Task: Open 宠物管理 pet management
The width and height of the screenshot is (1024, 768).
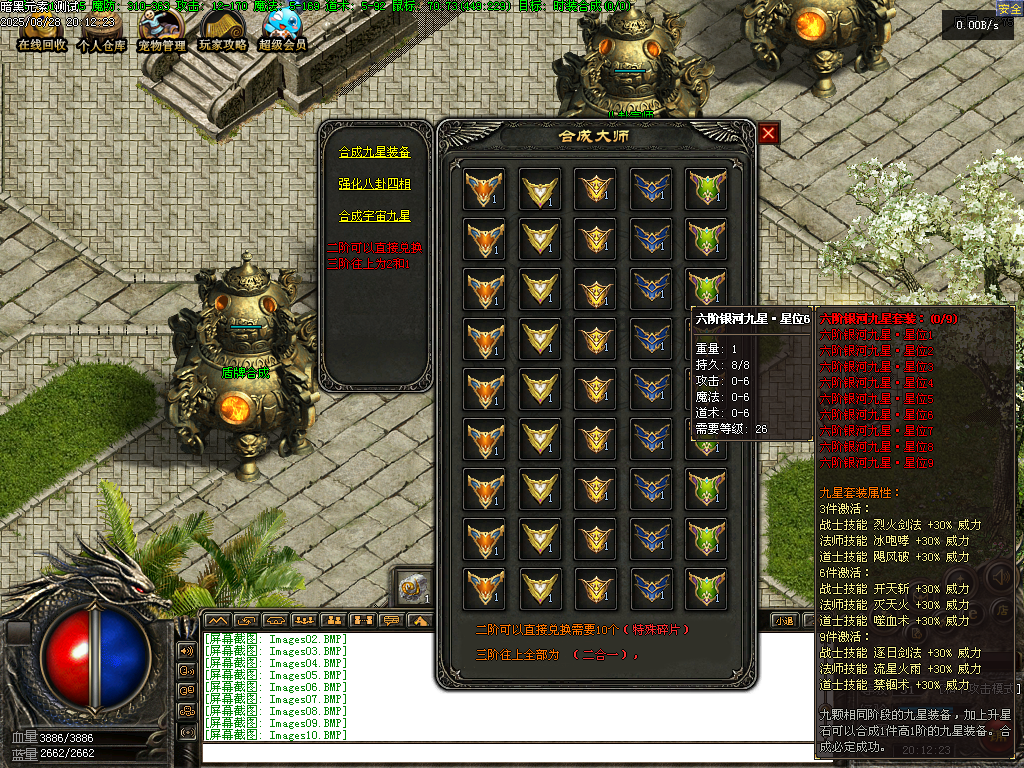Action: pyautogui.click(x=161, y=31)
